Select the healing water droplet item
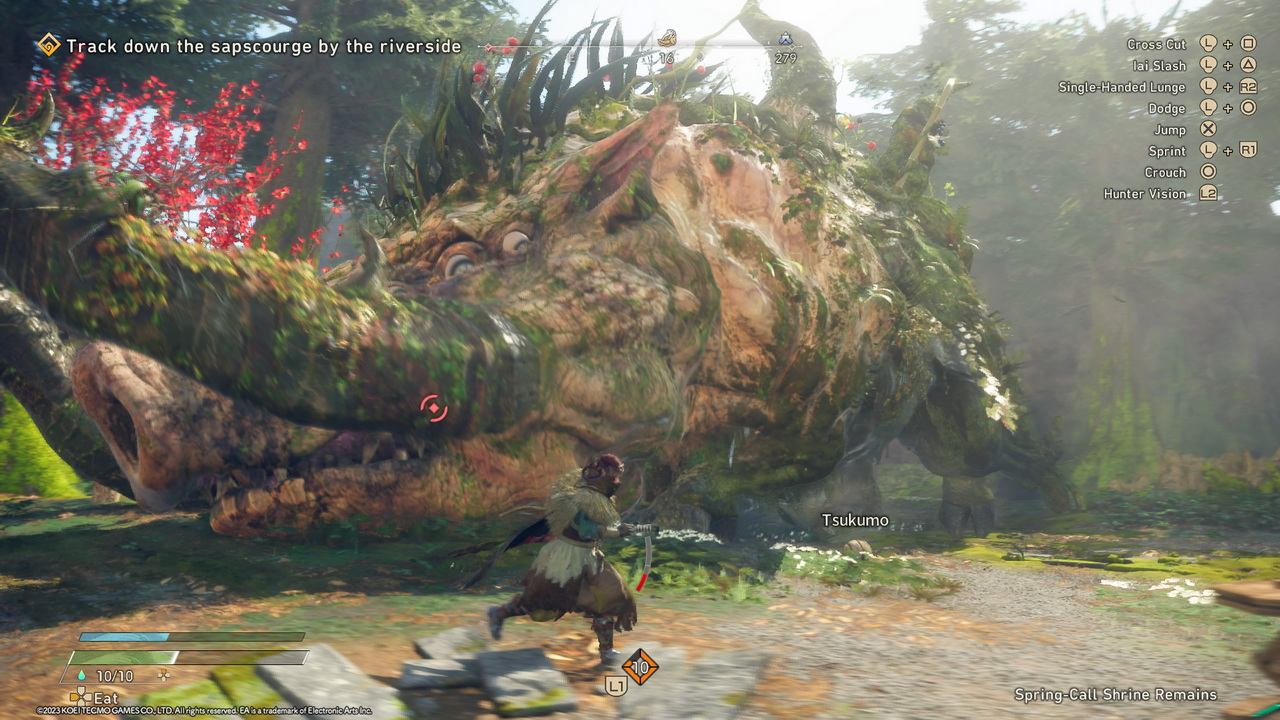The height and width of the screenshot is (720, 1280). pos(82,677)
